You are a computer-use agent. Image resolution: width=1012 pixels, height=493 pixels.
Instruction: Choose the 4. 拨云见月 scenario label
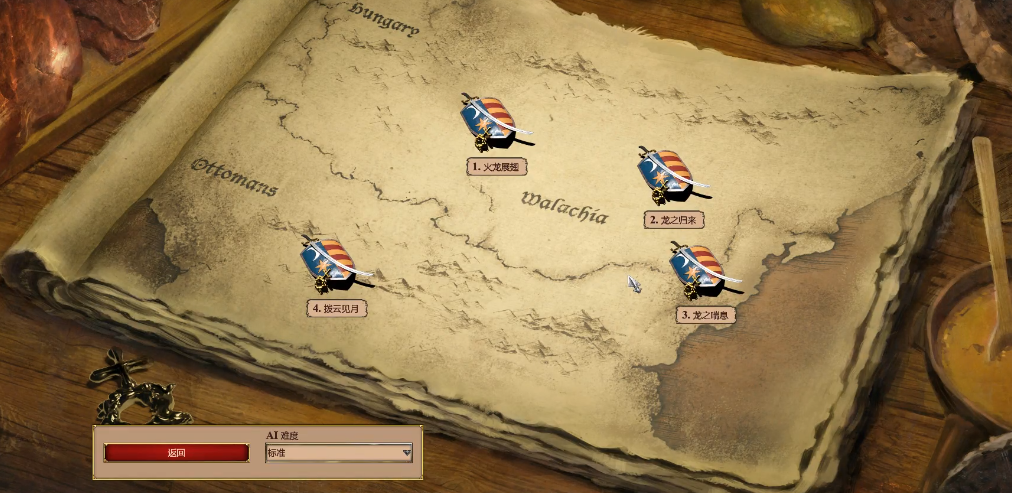[337, 309]
